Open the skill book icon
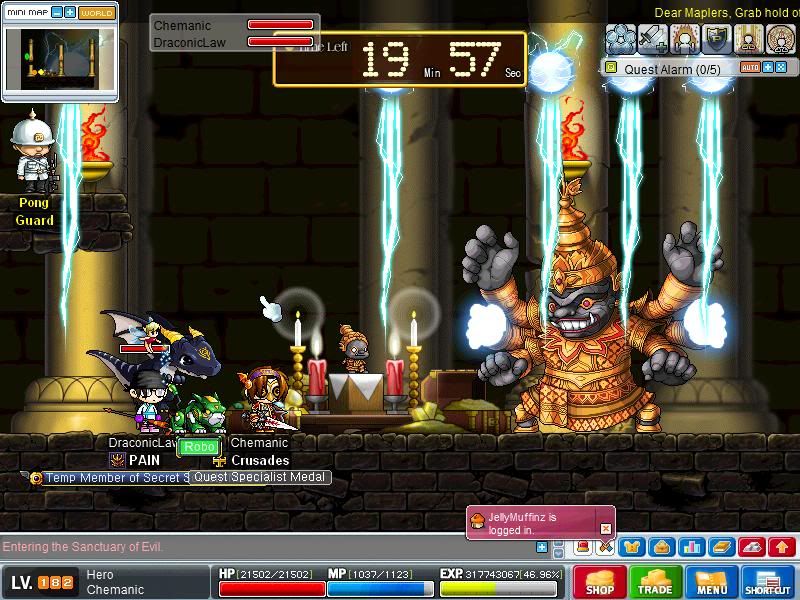 [x=721, y=547]
